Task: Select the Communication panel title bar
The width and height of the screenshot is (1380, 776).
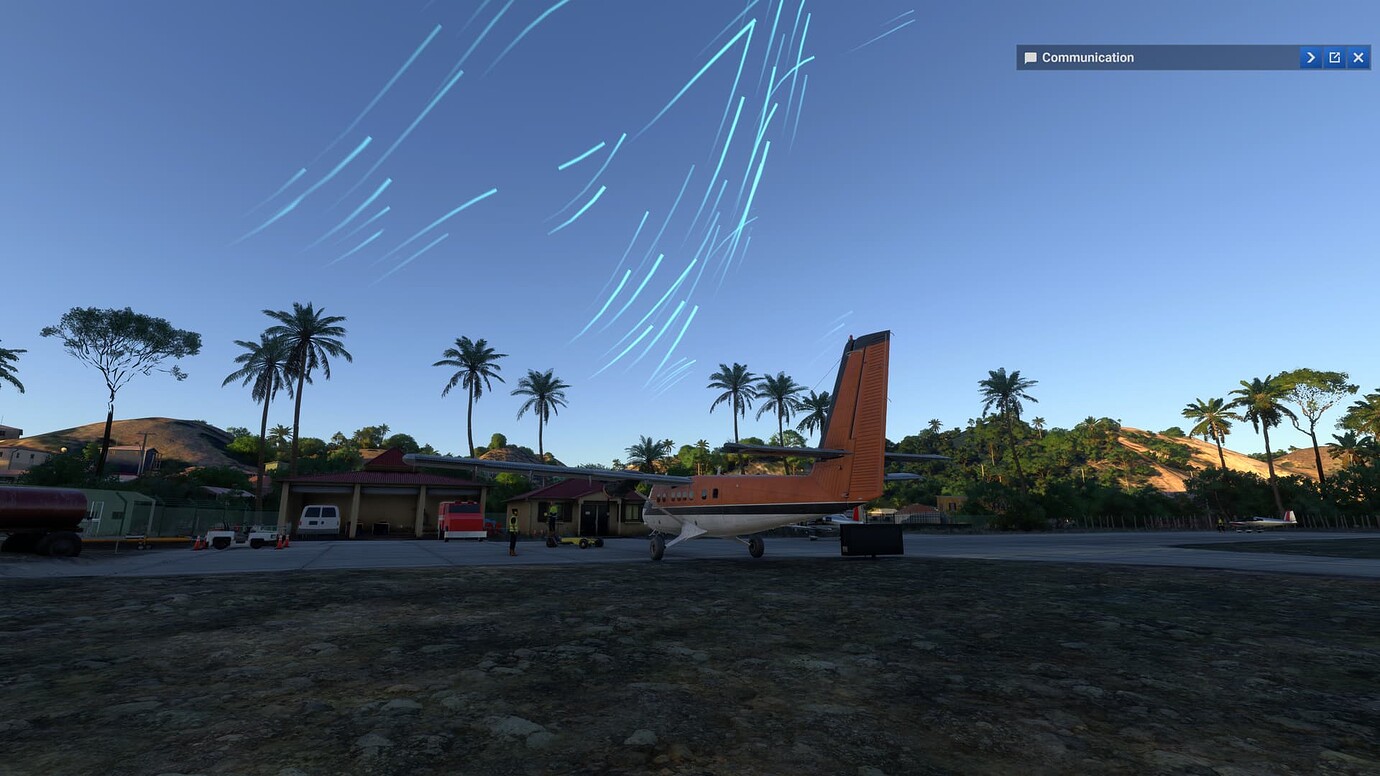Action: coord(1150,57)
